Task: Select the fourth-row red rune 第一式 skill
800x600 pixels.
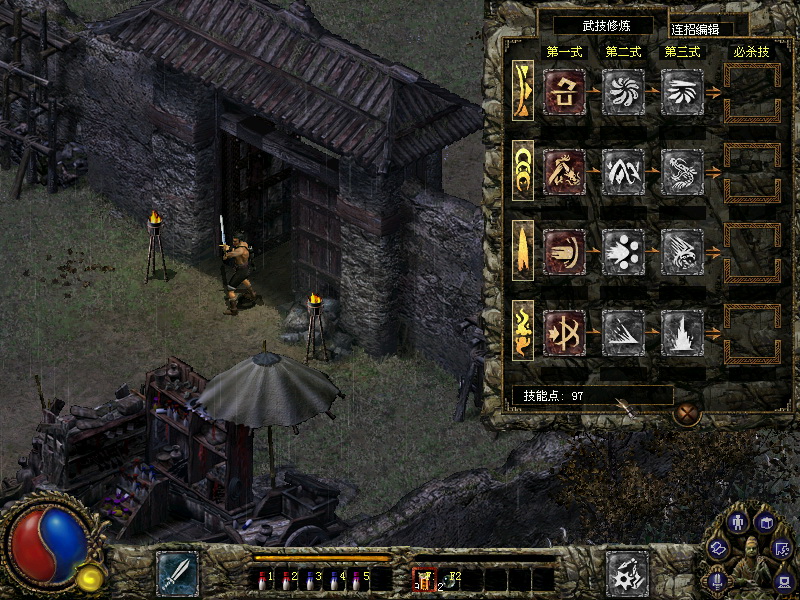Action: [564, 332]
